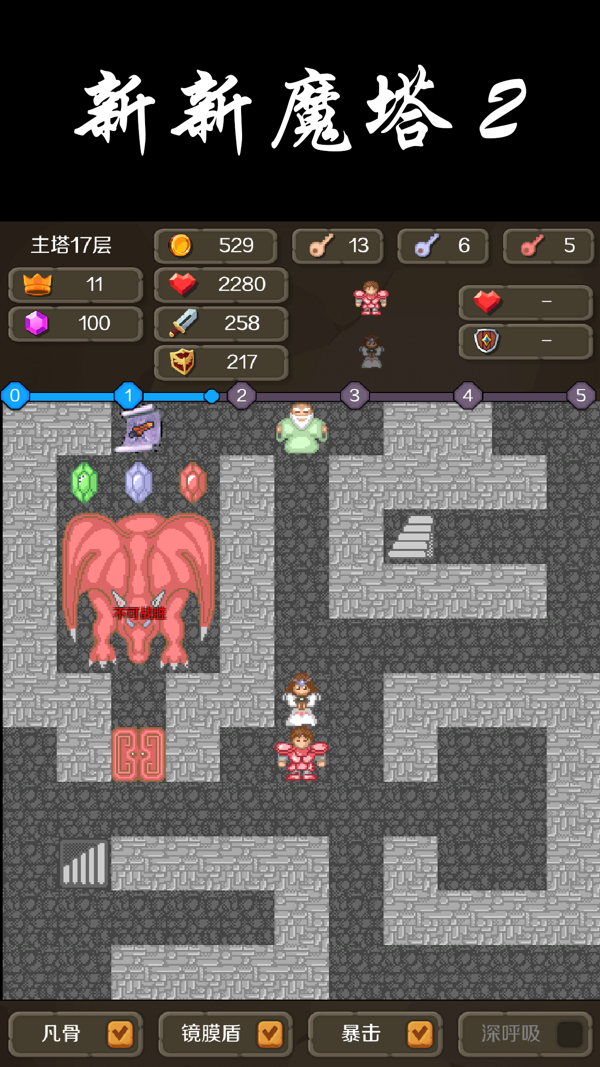This screenshot has height=1067, width=600.
Task: Select progress node 1 on the bar
Action: [128, 396]
